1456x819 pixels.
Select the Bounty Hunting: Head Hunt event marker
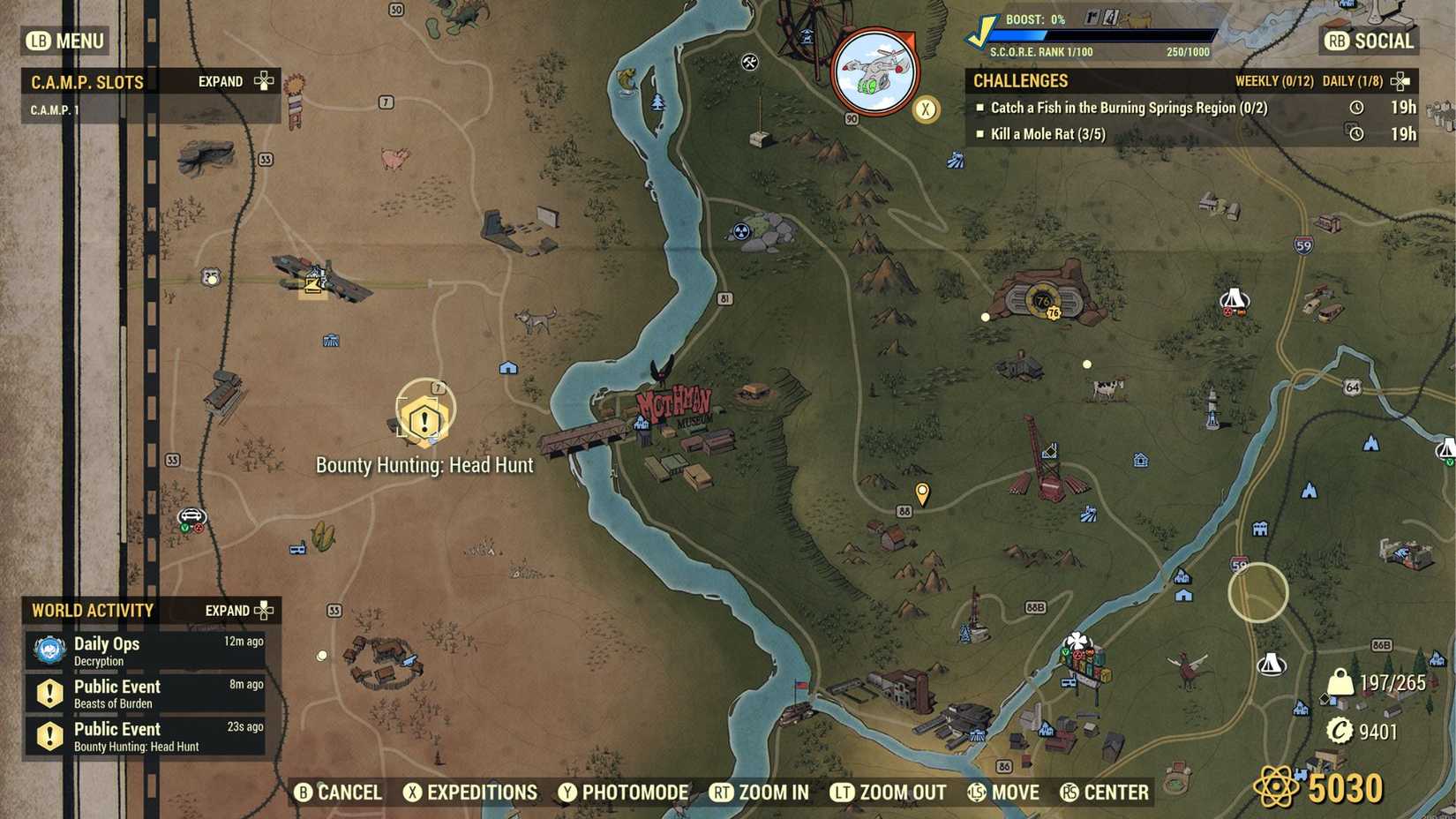(x=424, y=422)
